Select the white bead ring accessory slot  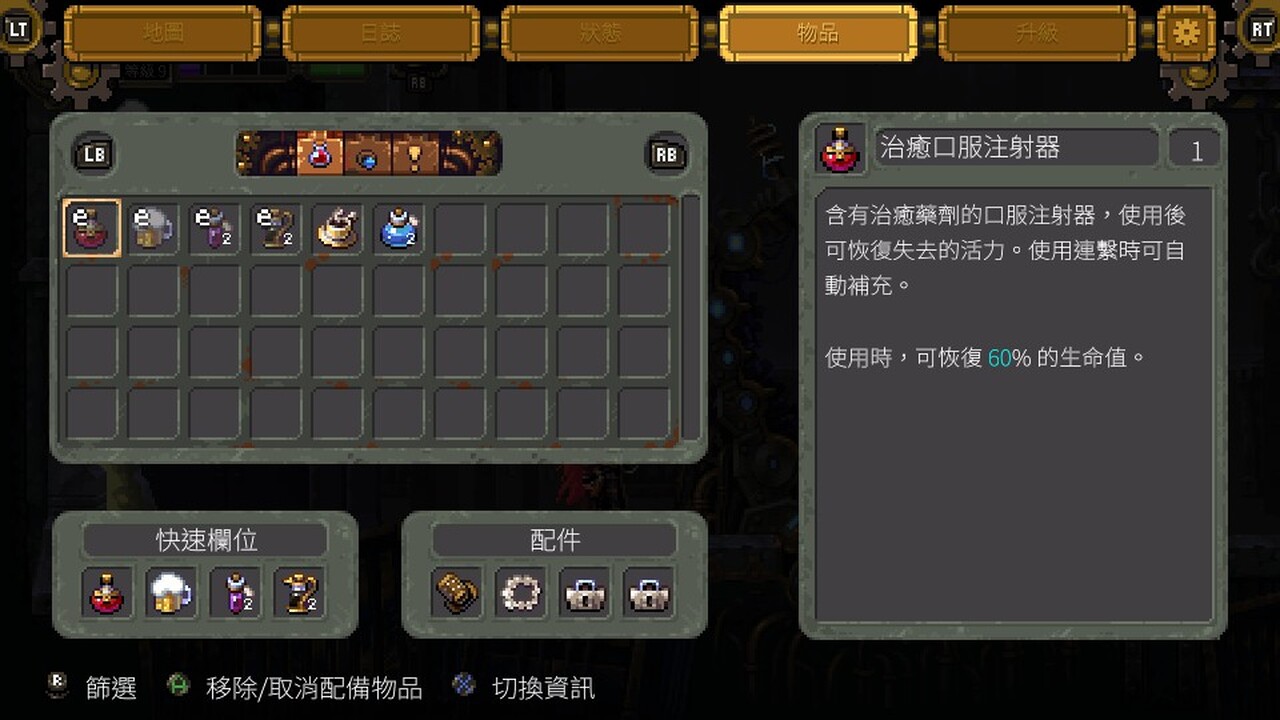pyautogui.click(x=521, y=592)
